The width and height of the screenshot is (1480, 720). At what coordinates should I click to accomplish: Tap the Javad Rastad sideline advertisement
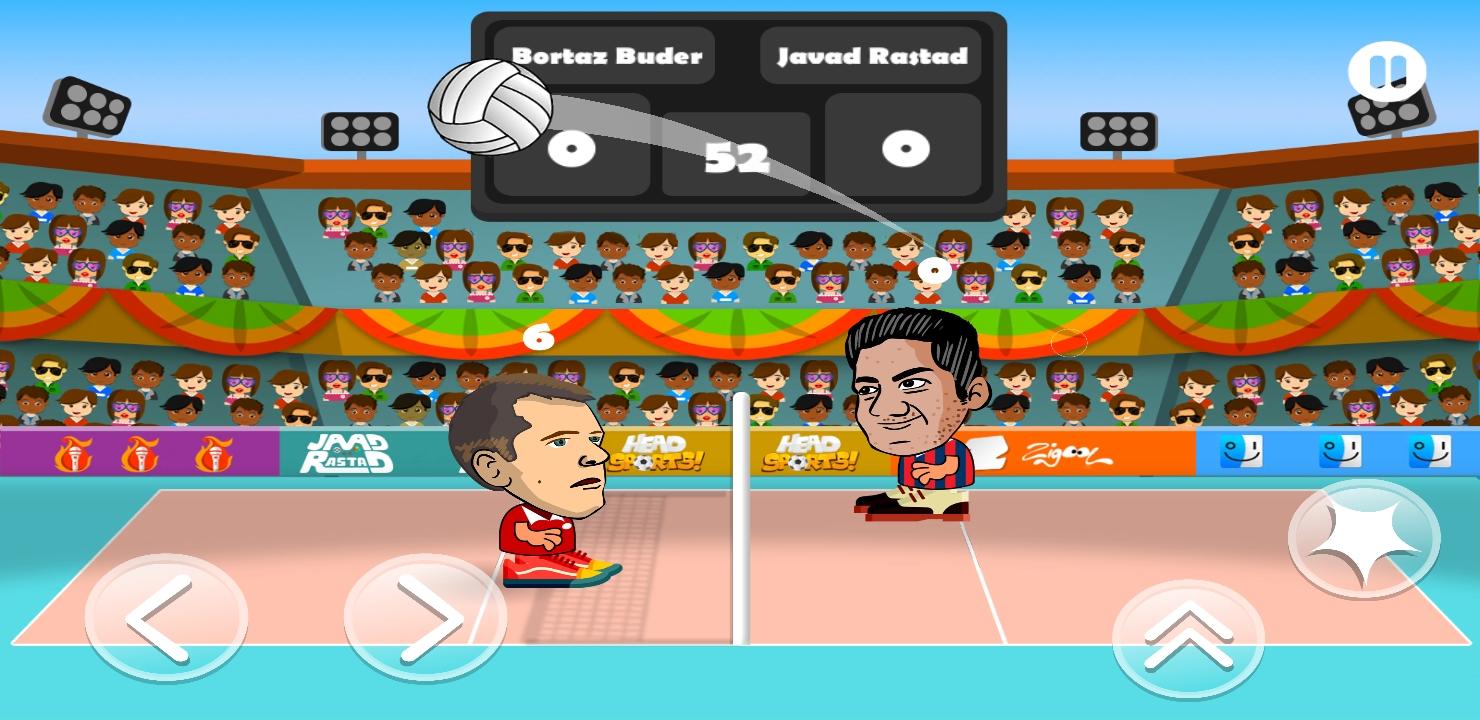(345, 455)
